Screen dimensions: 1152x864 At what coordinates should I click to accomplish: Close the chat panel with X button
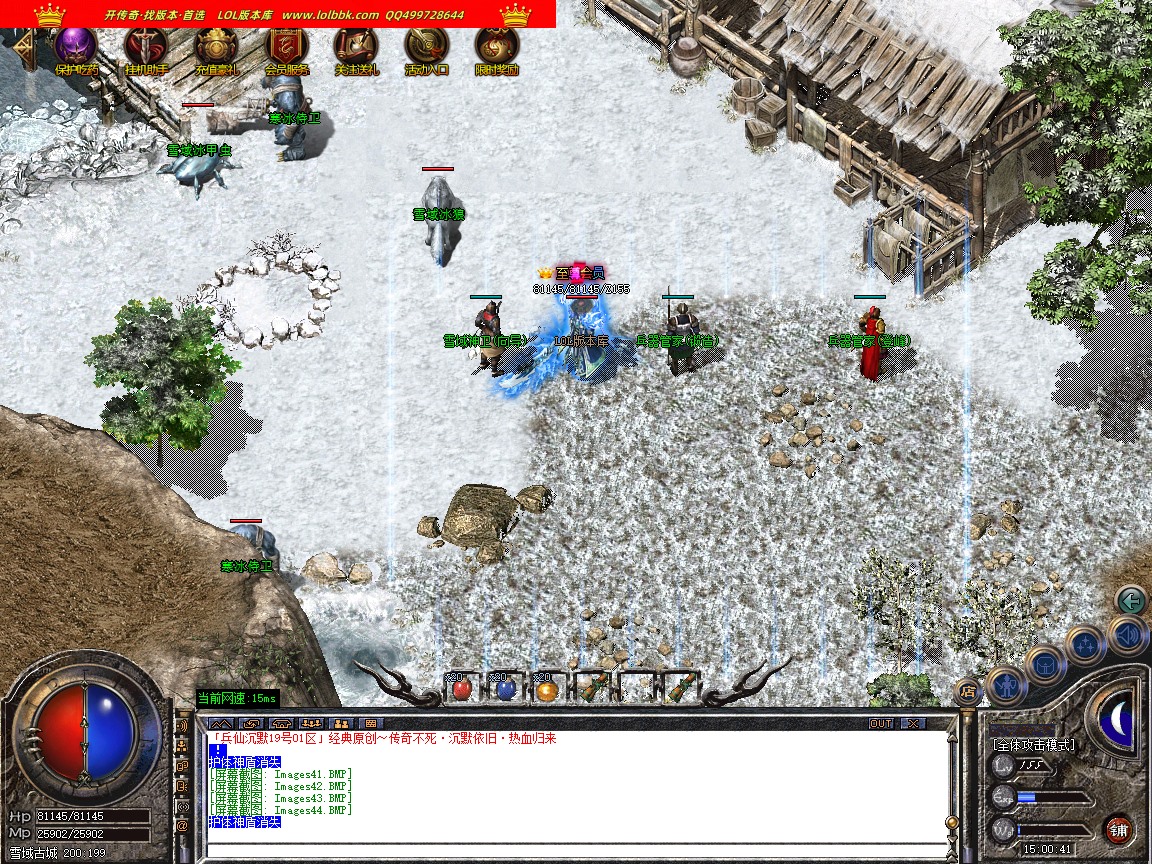pos(913,723)
